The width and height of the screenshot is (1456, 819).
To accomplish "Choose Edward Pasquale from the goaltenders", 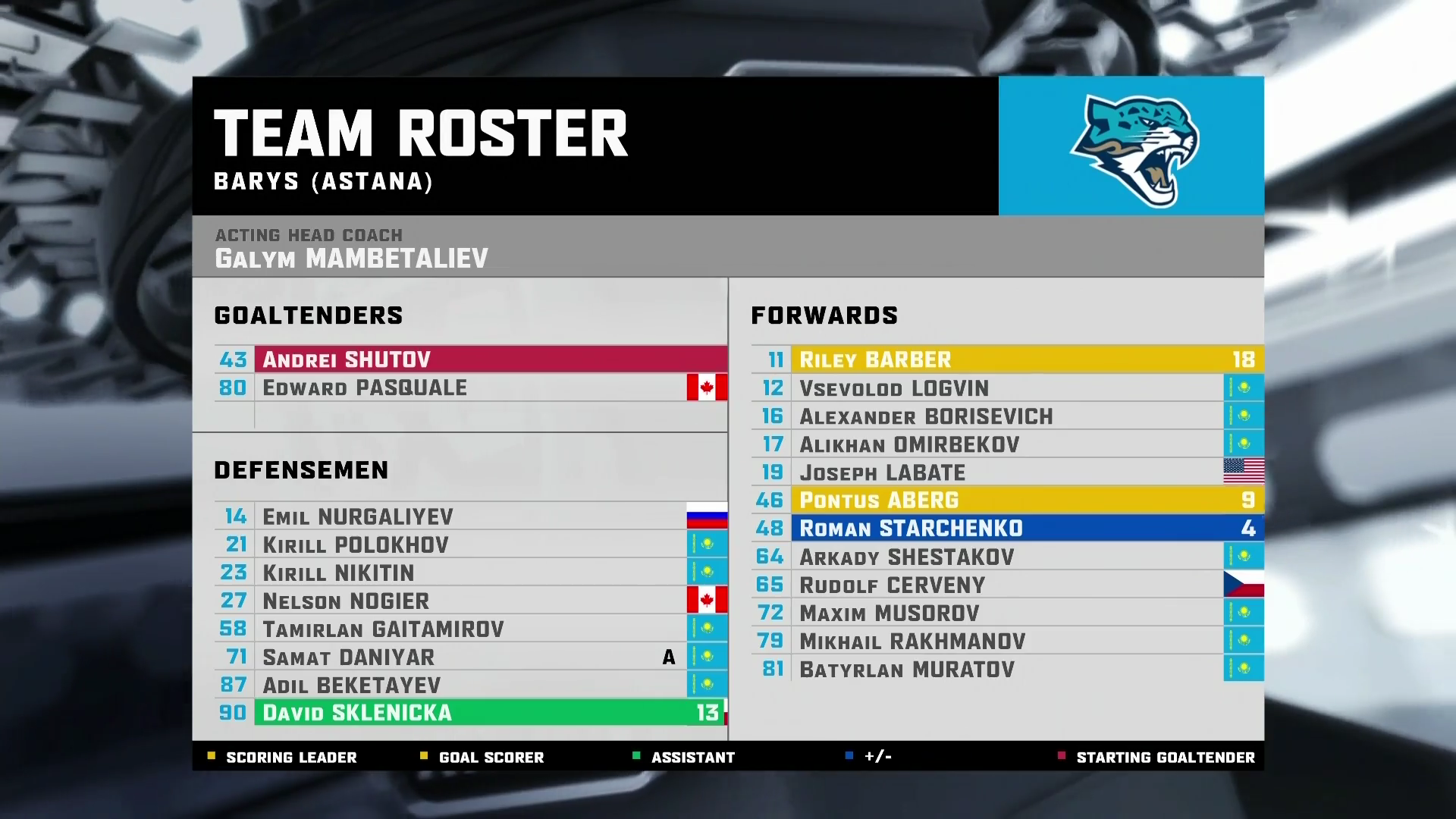I will [470, 388].
